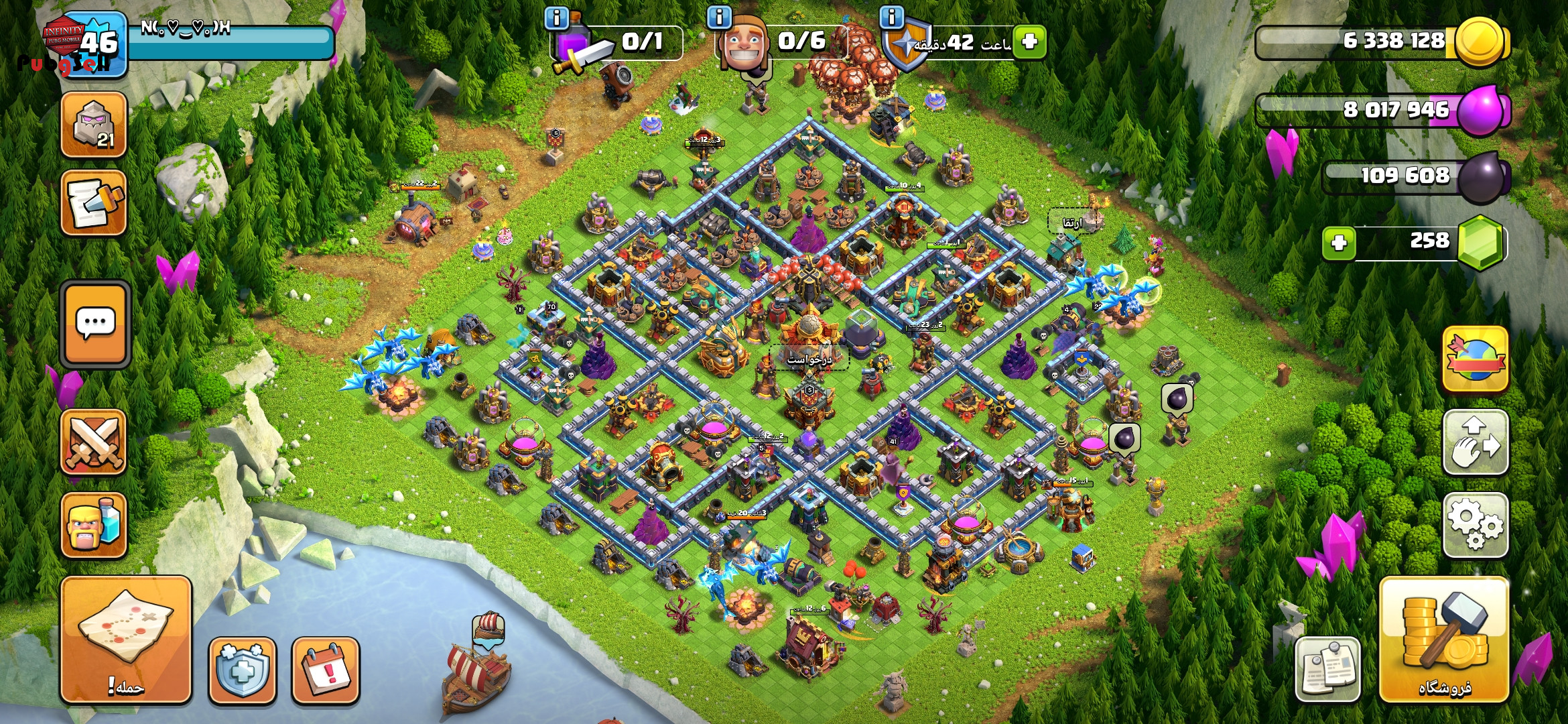Open the shield with plus button
Viewport: 1568px width, 724px height.
click(242, 670)
